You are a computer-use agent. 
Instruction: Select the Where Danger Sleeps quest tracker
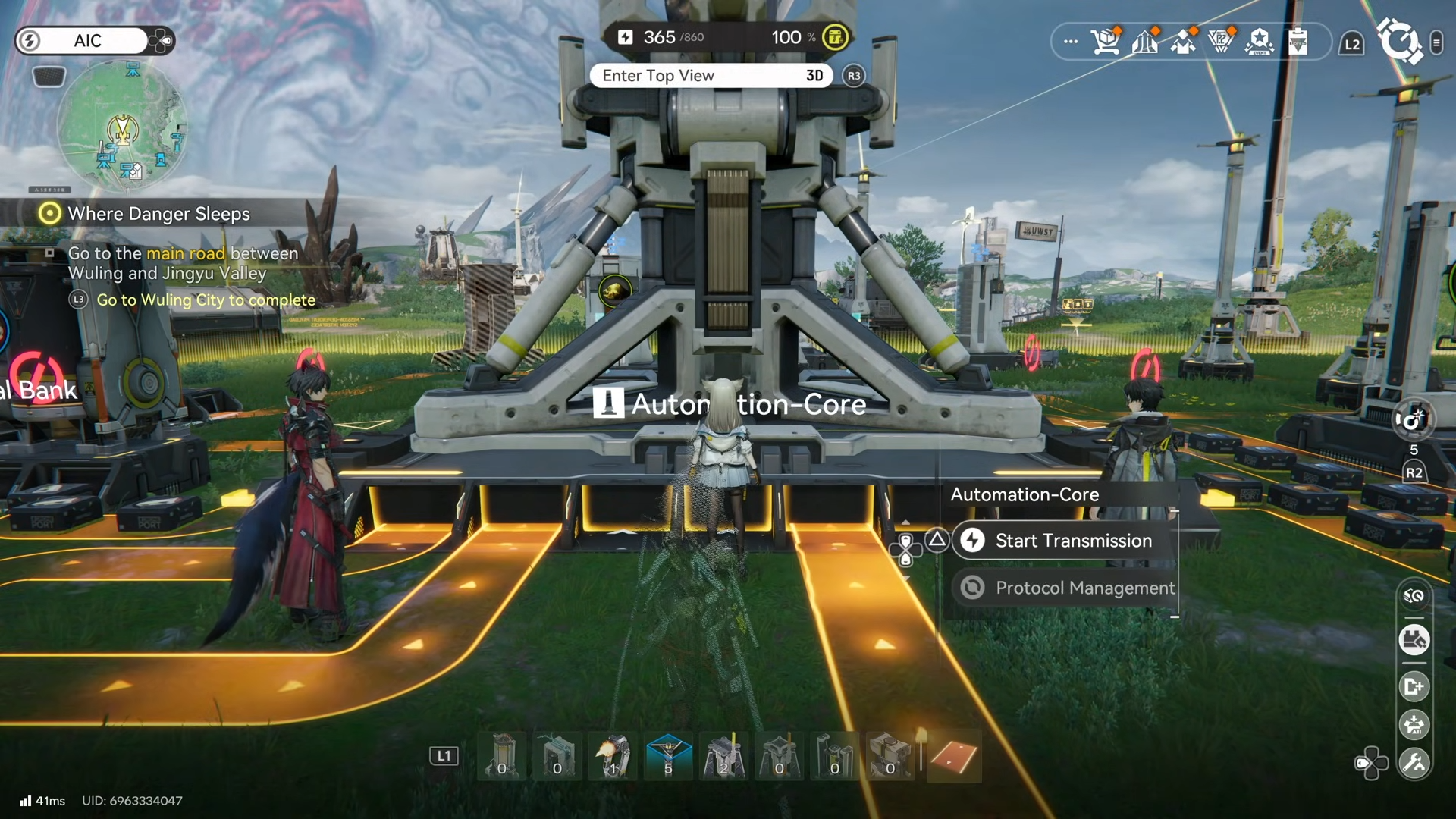158,214
